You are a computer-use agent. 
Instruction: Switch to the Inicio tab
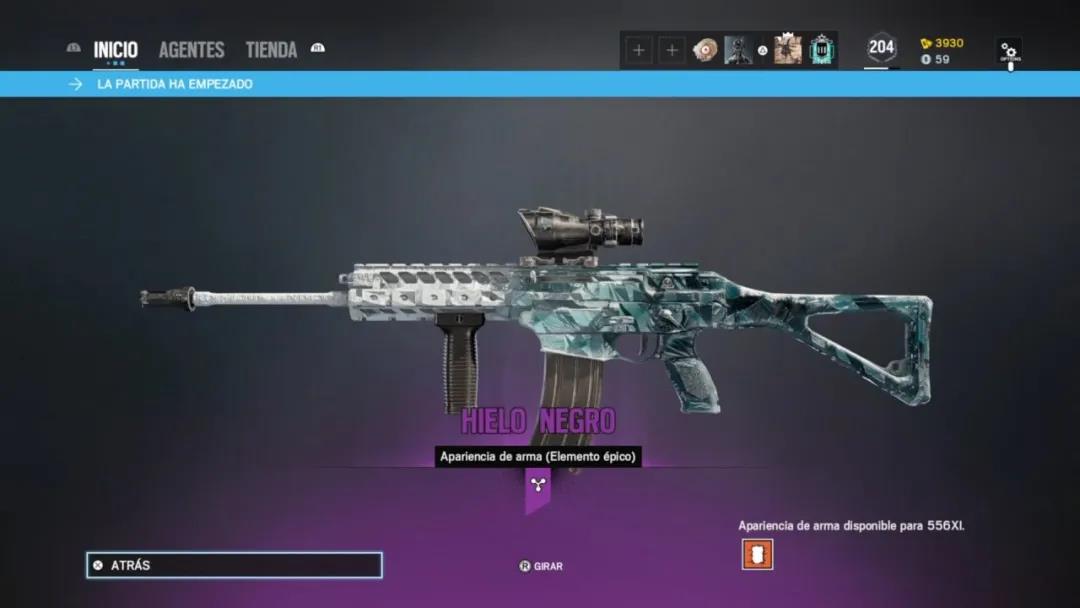pyautogui.click(x=115, y=50)
